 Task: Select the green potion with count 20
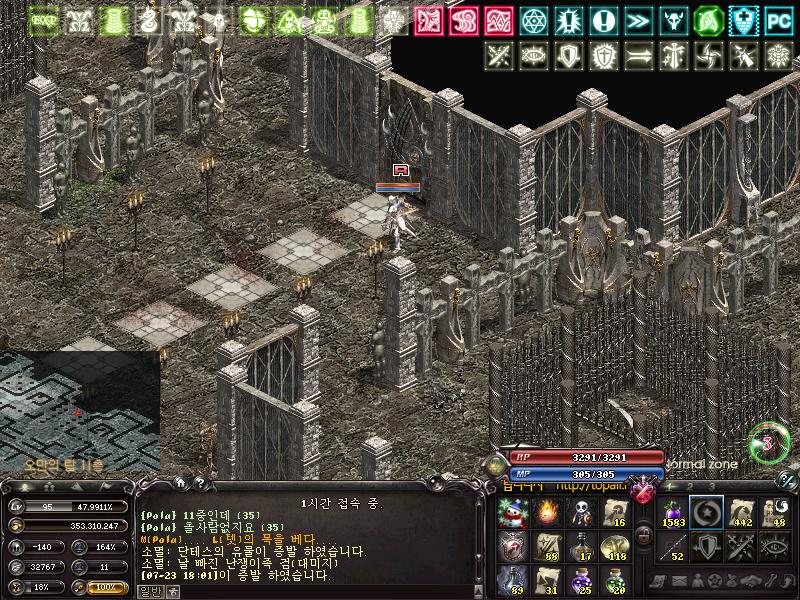[x=614, y=580]
